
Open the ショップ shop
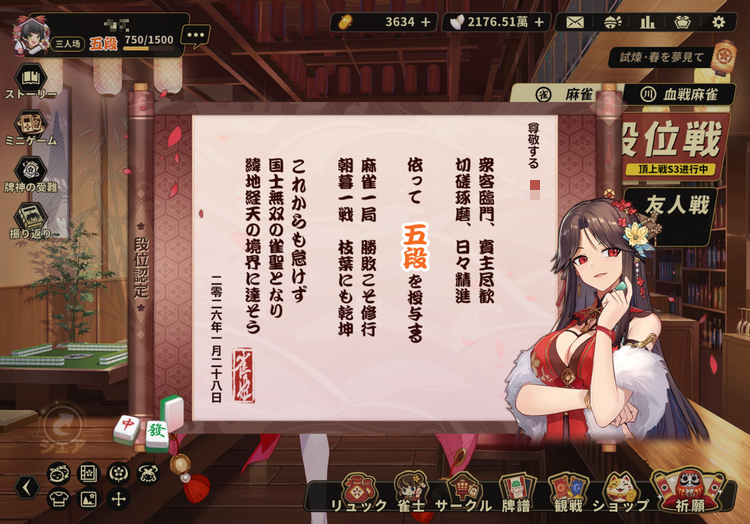(x=619, y=492)
